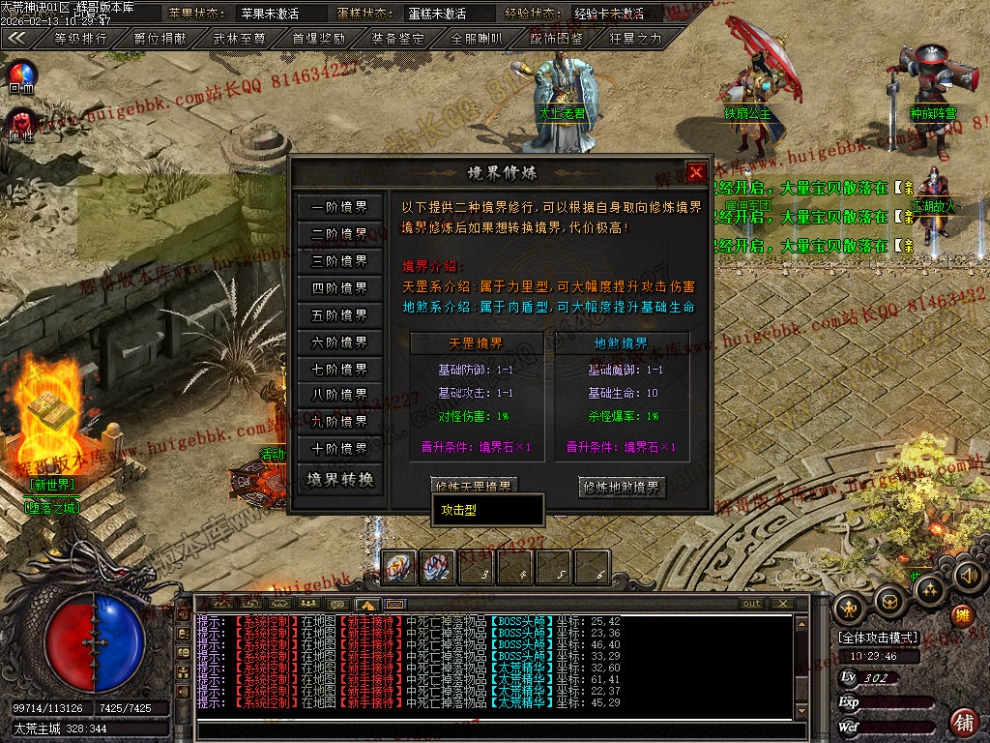
Task: Show the 武林至尊 panel
Action: tap(238, 39)
